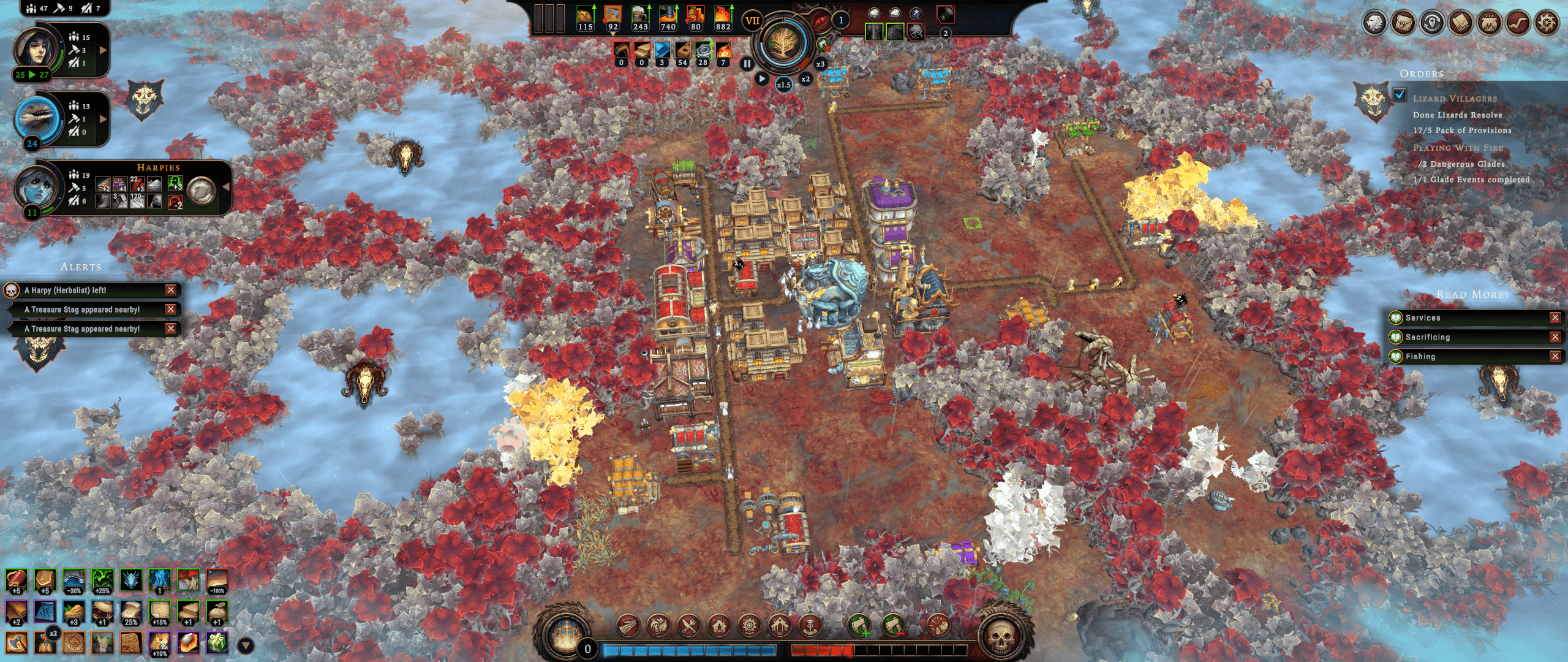
Task: Open the Services read-more entry
Action: click(1423, 318)
